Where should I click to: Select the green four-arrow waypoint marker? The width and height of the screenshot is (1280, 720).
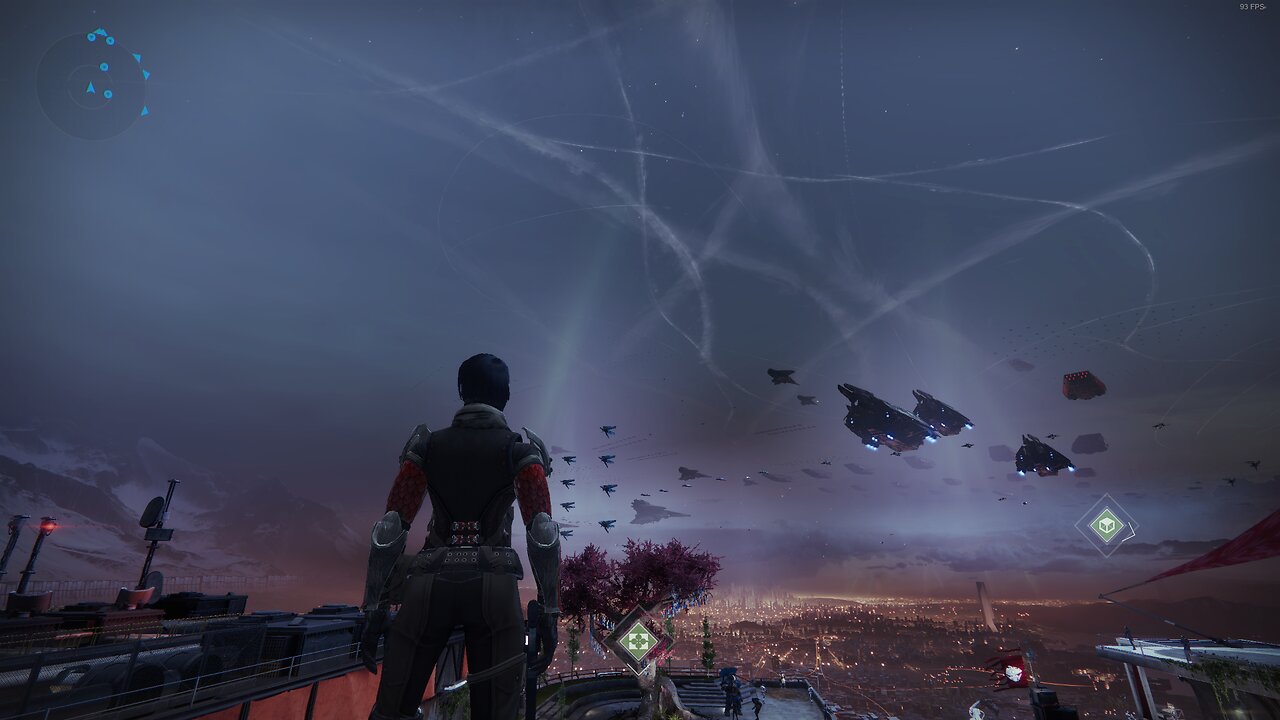[638, 639]
